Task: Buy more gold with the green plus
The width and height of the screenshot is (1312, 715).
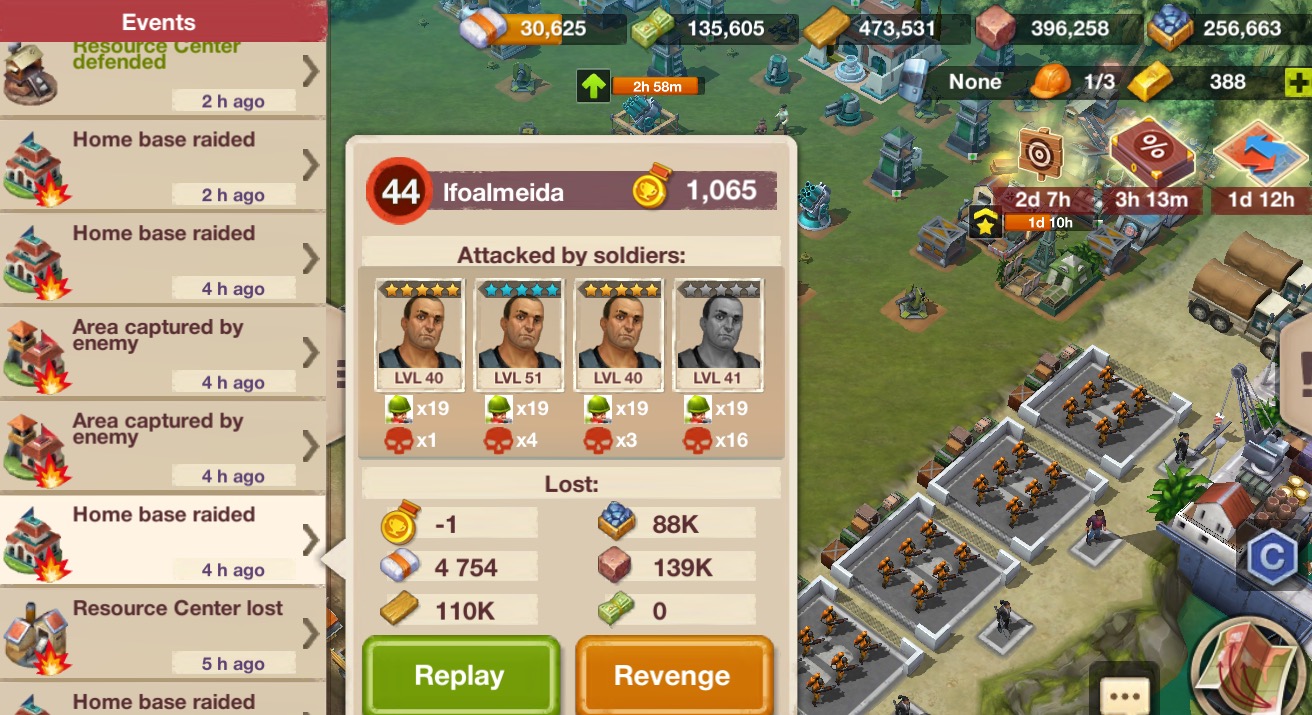Action: point(1298,82)
